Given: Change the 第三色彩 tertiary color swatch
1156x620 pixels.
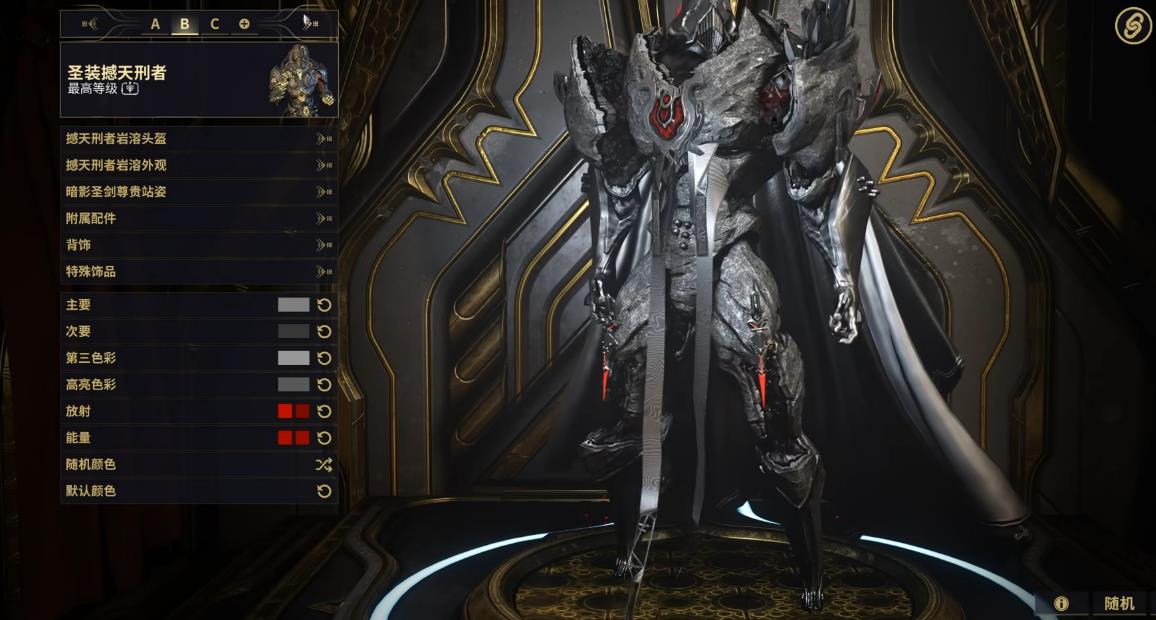Looking at the screenshot, I should pyautogui.click(x=293, y=358).
